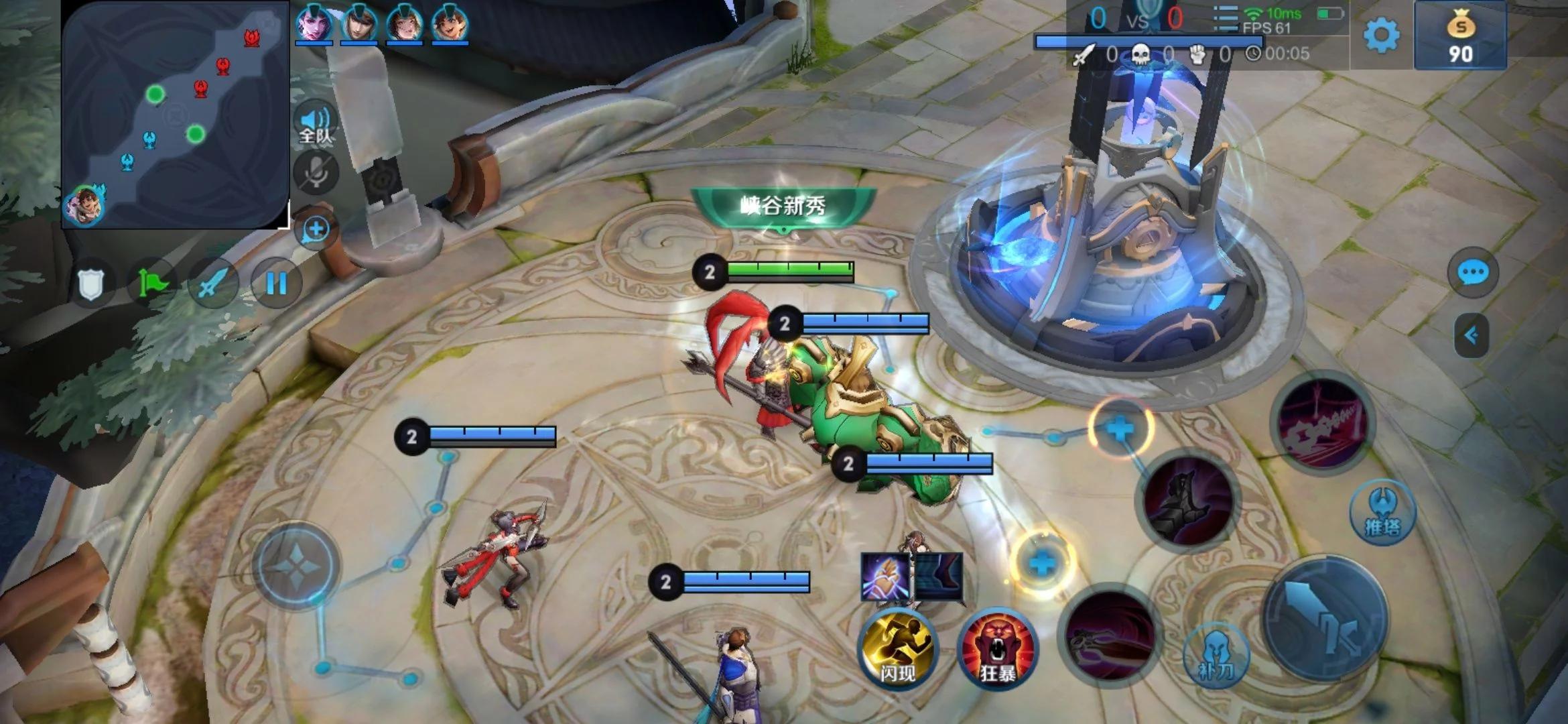1568x724 pixels.
Task: Expand the side panel arrow
Action: pos(1472,335)
